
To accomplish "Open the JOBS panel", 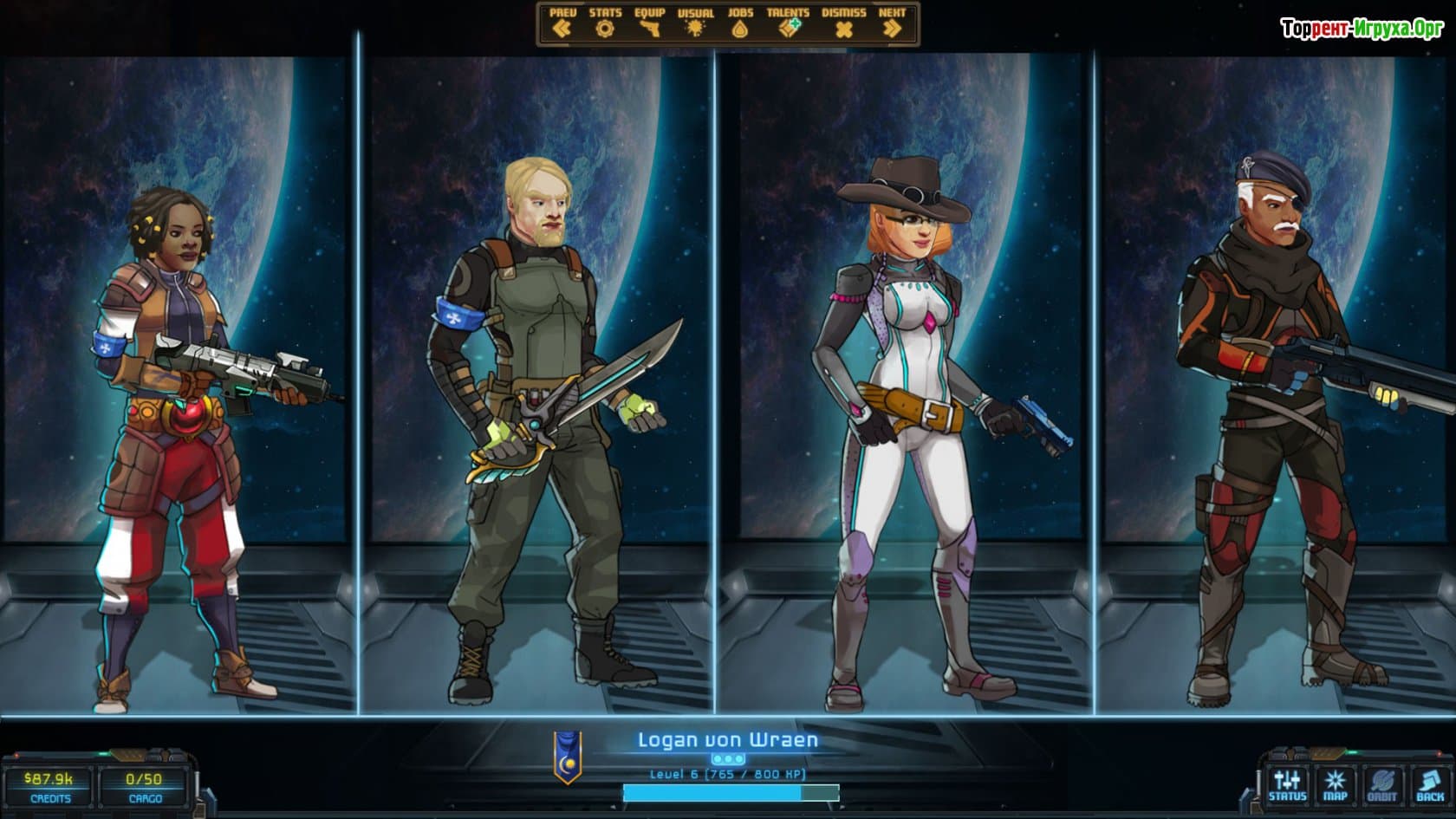I will point(740,23).
